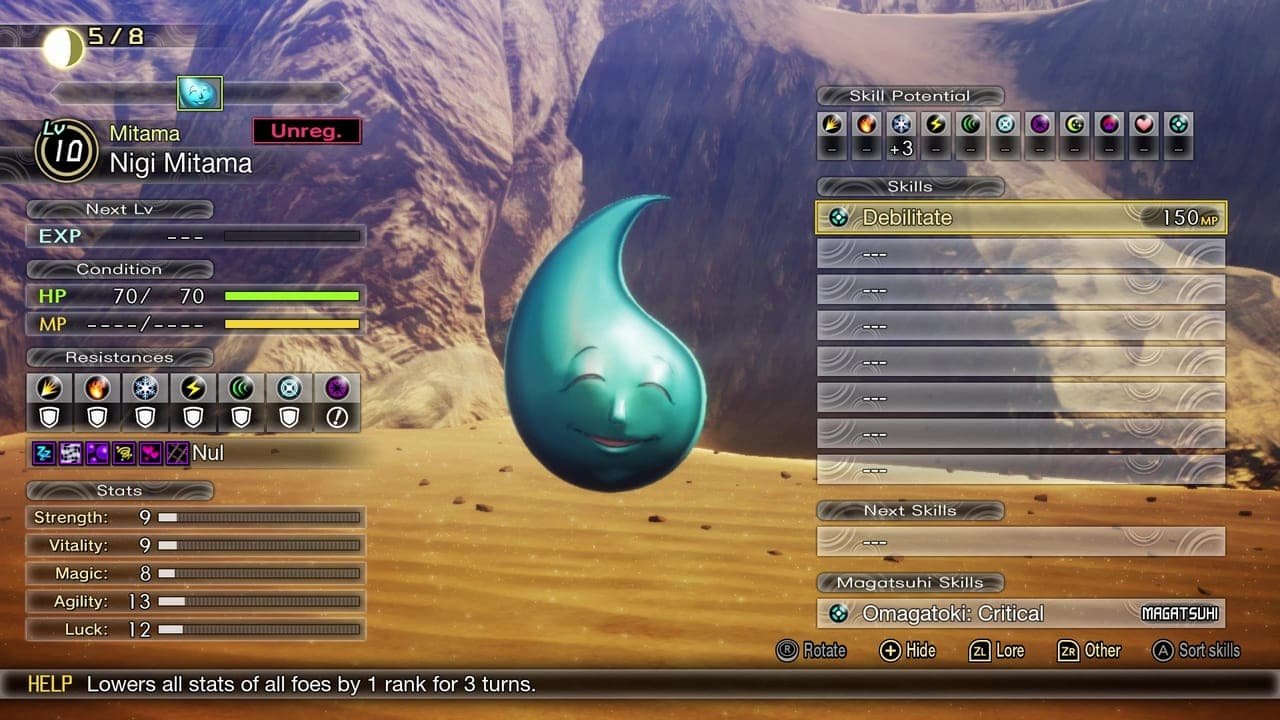Select the Force resistance shield icon
The width and height of the screenshot is (1280, 720).
pos(241,416)
